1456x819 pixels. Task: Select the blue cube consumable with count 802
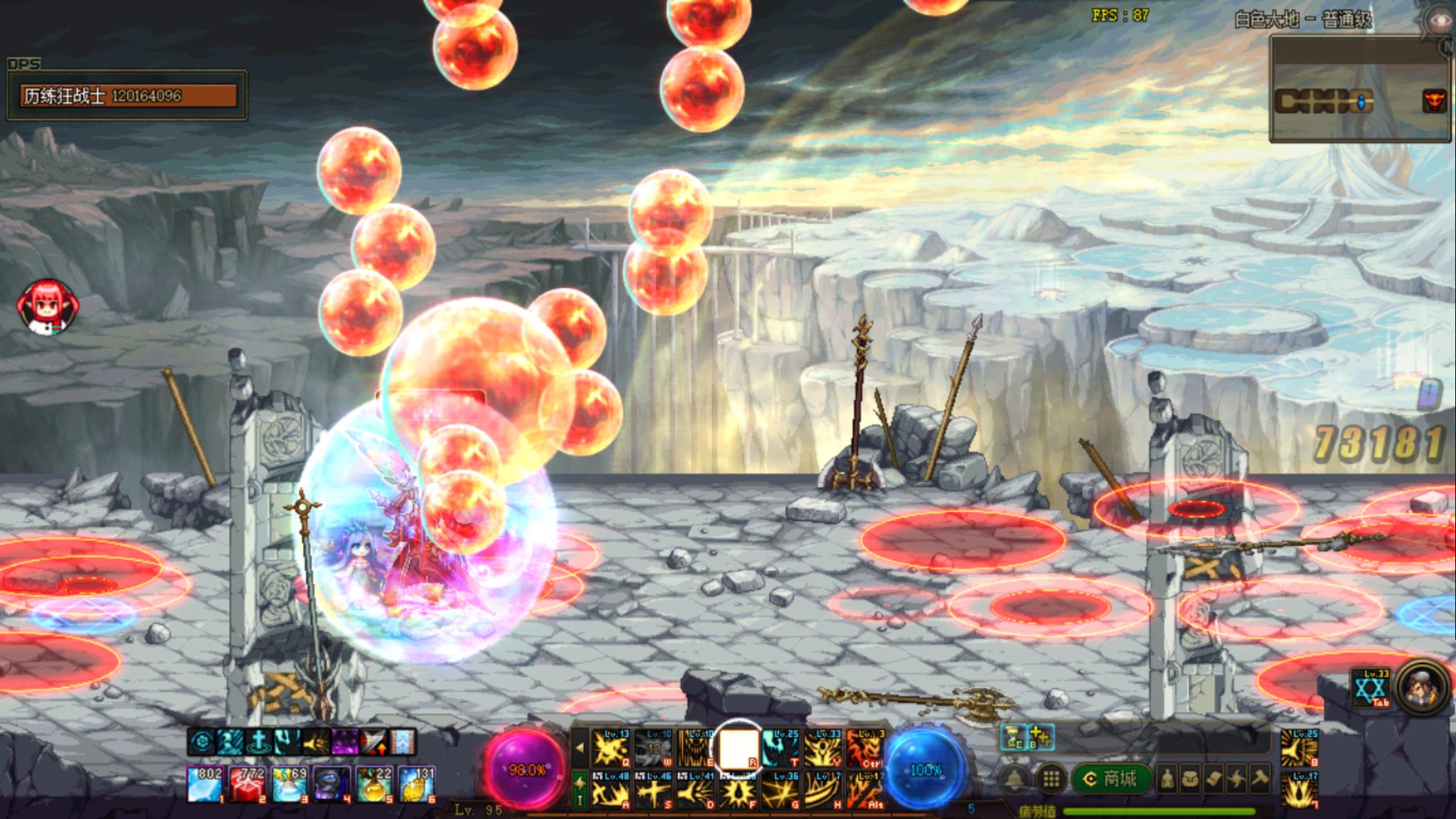205,784
